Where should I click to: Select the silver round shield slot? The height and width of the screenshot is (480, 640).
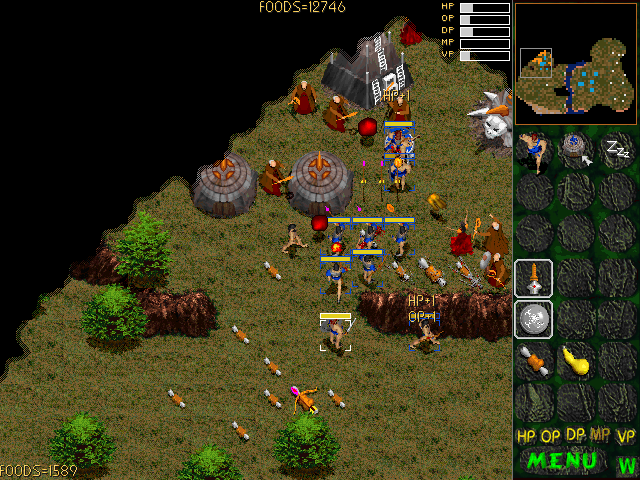534,319
